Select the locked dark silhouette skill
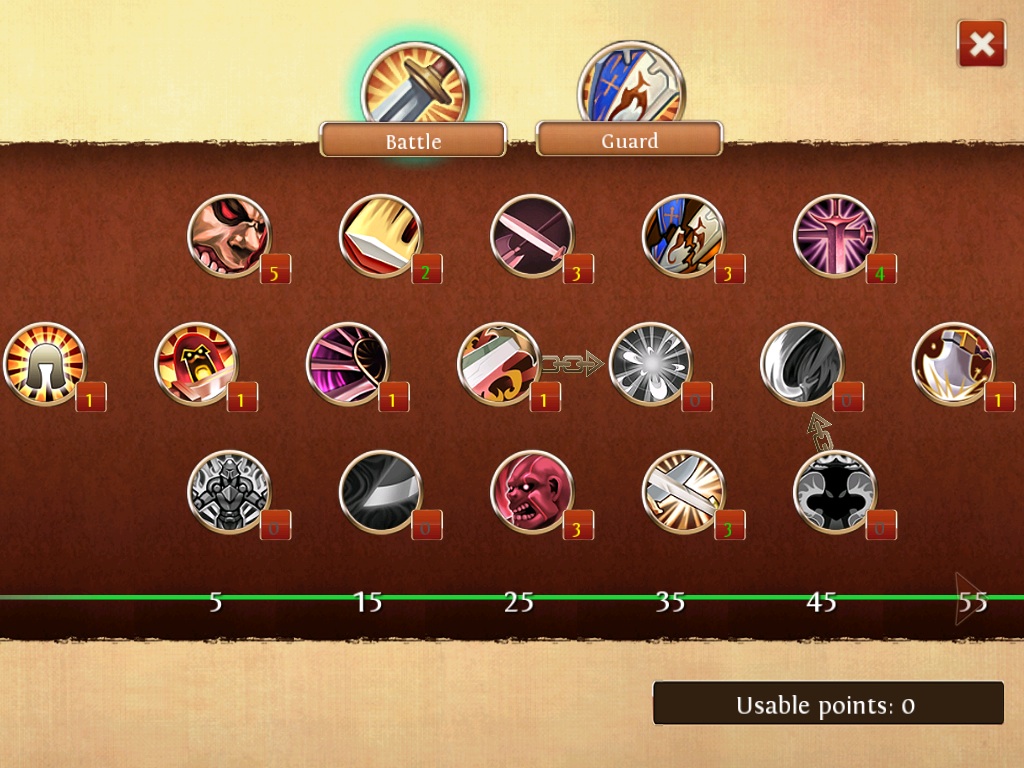The width and height of the screenshot is (1024, 768). coord(835,492)
